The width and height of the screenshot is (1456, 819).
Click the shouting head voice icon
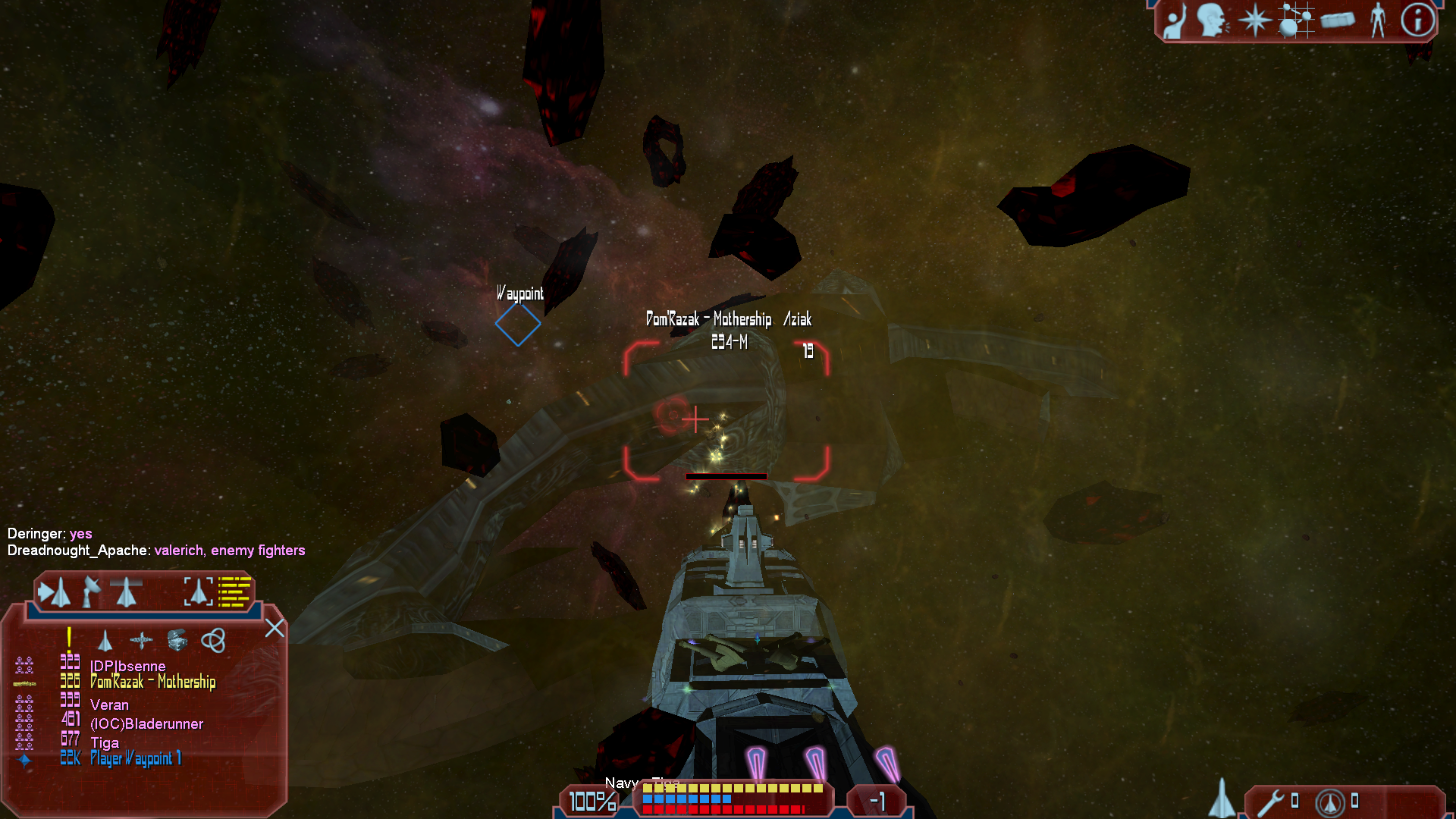pos(1213,20)
